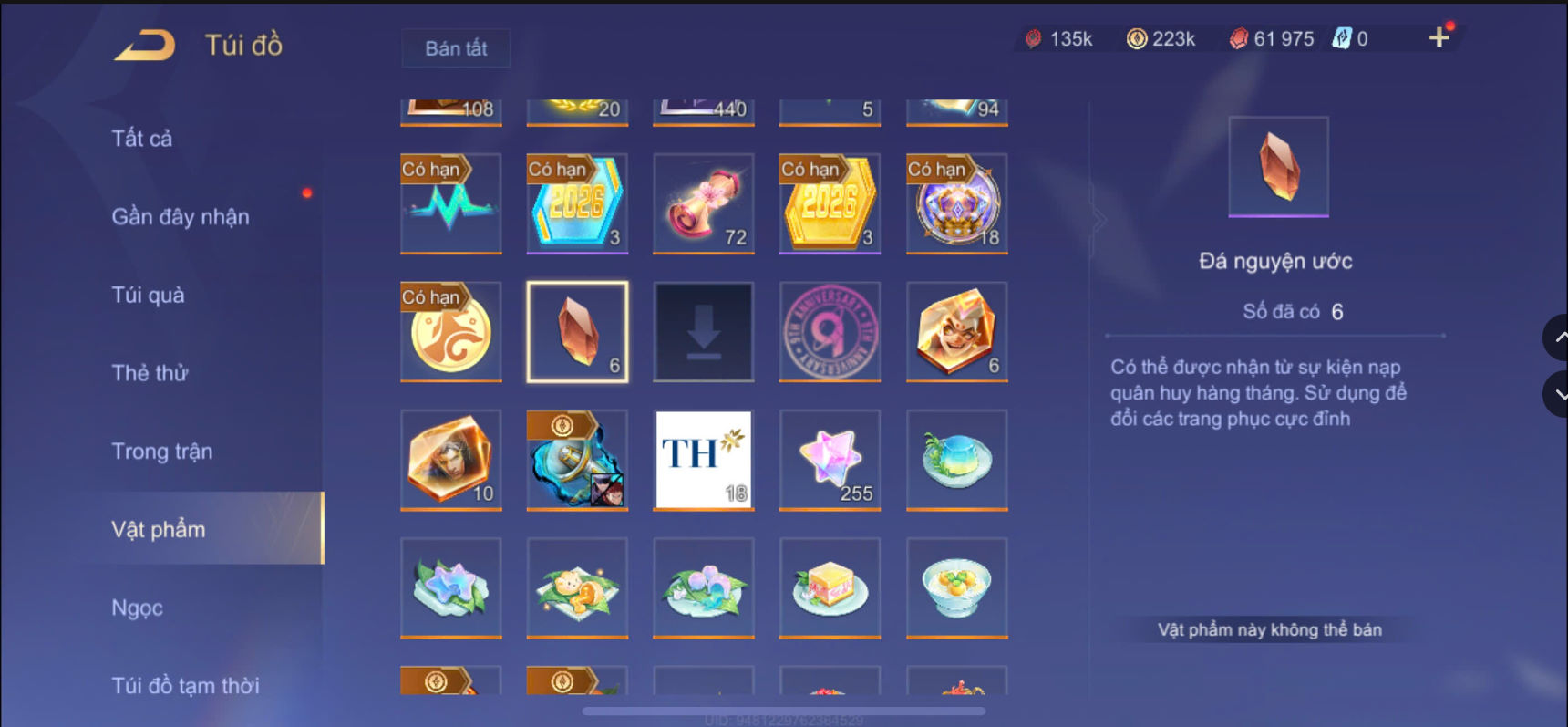The height and width of the screenshot is (727, 1568).
Task: Select the Trong trận sidebar tab
Action: click(x=162, y=451)
